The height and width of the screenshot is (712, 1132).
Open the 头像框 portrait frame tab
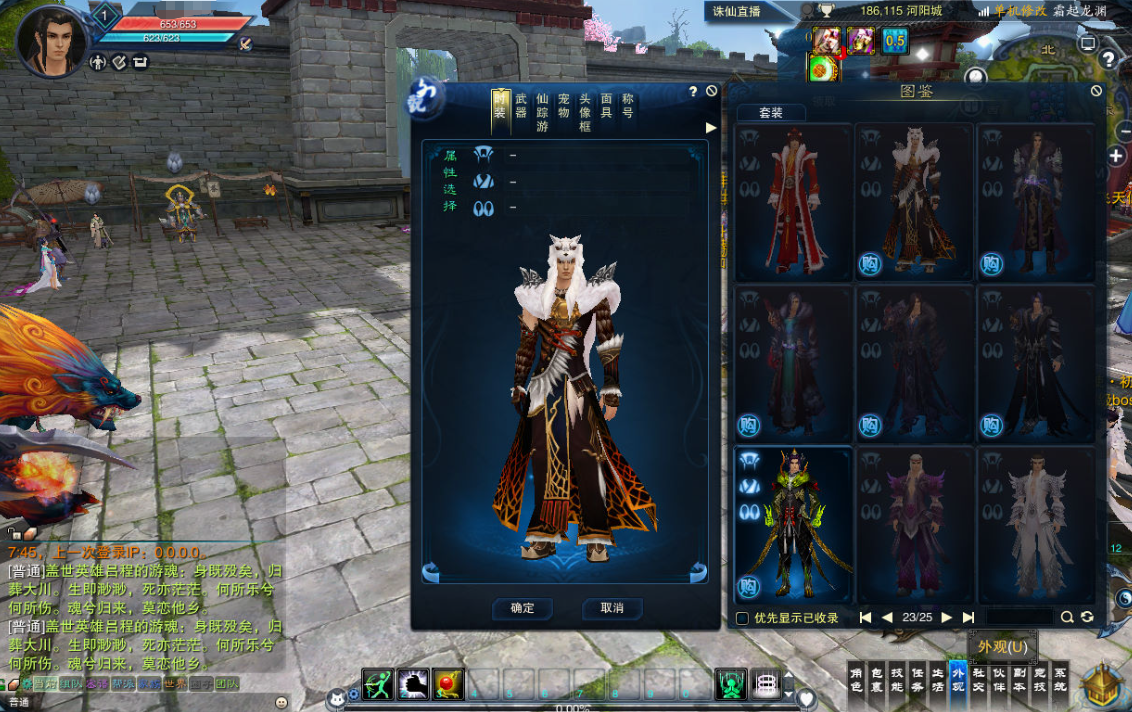point(585,112)
